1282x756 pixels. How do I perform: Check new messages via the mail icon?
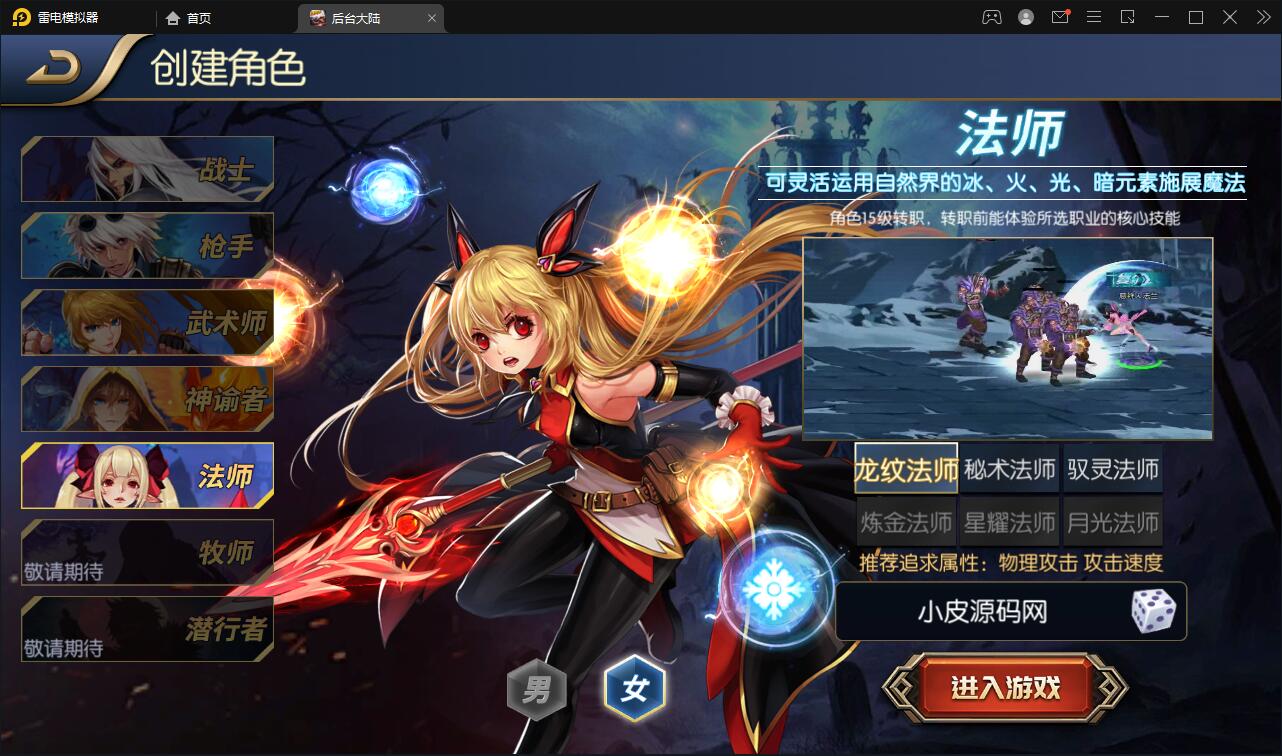pos(1059,17)
